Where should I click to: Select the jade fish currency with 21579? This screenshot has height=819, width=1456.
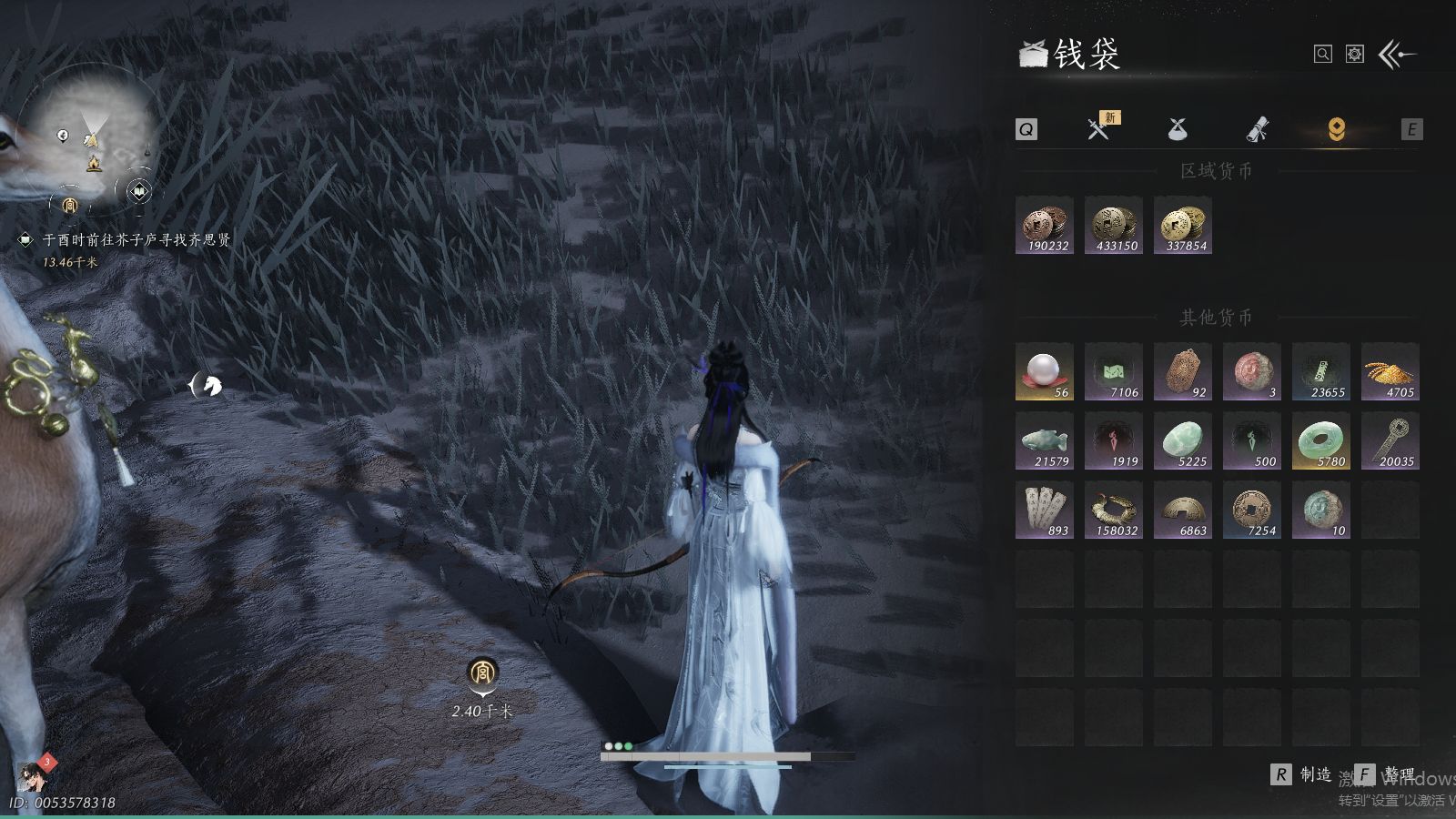pyautogui.click(x=1045, y=440)
